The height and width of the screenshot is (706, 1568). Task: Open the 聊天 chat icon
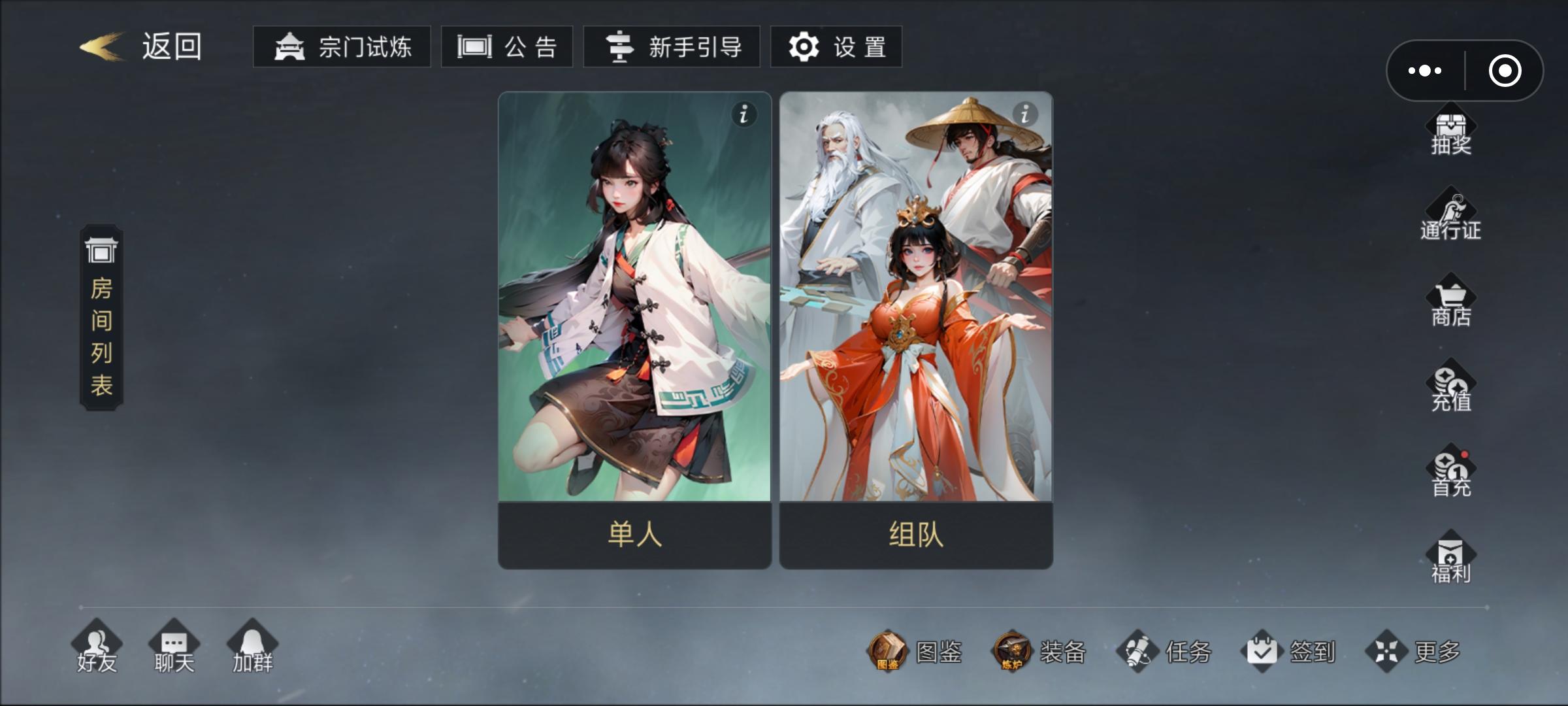173,647
